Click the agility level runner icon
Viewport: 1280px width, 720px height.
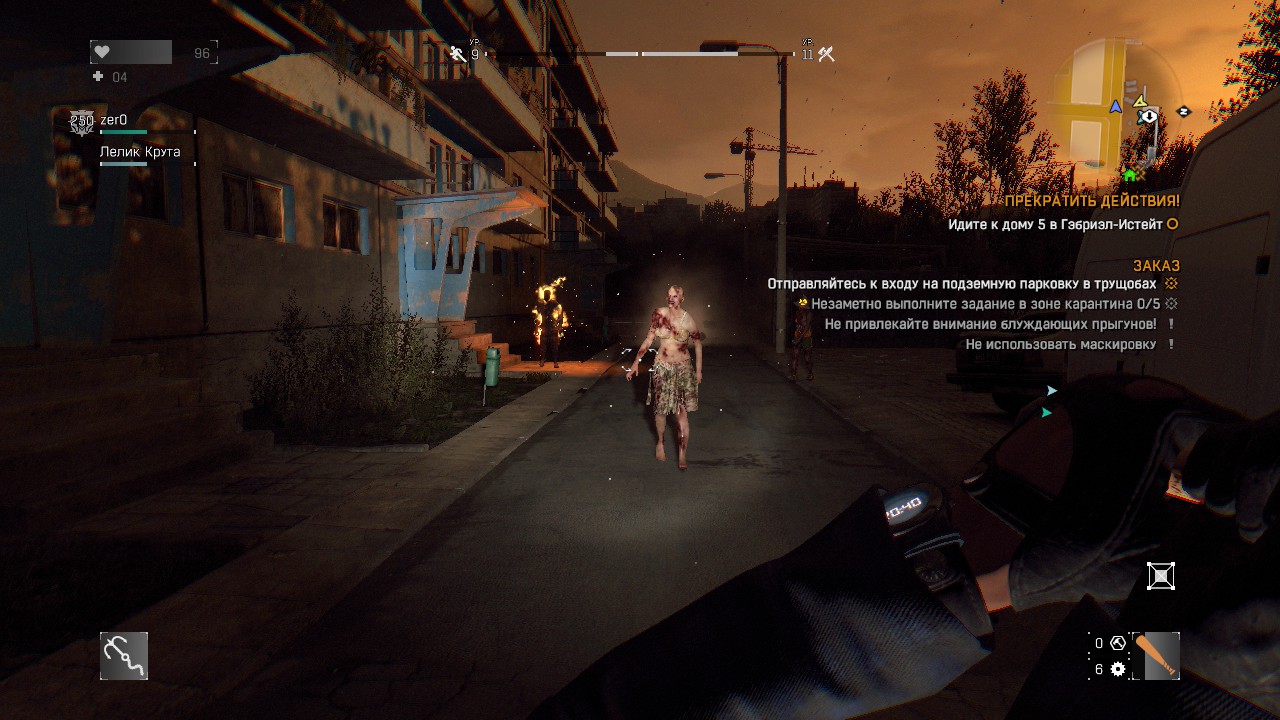coord(458,54)
